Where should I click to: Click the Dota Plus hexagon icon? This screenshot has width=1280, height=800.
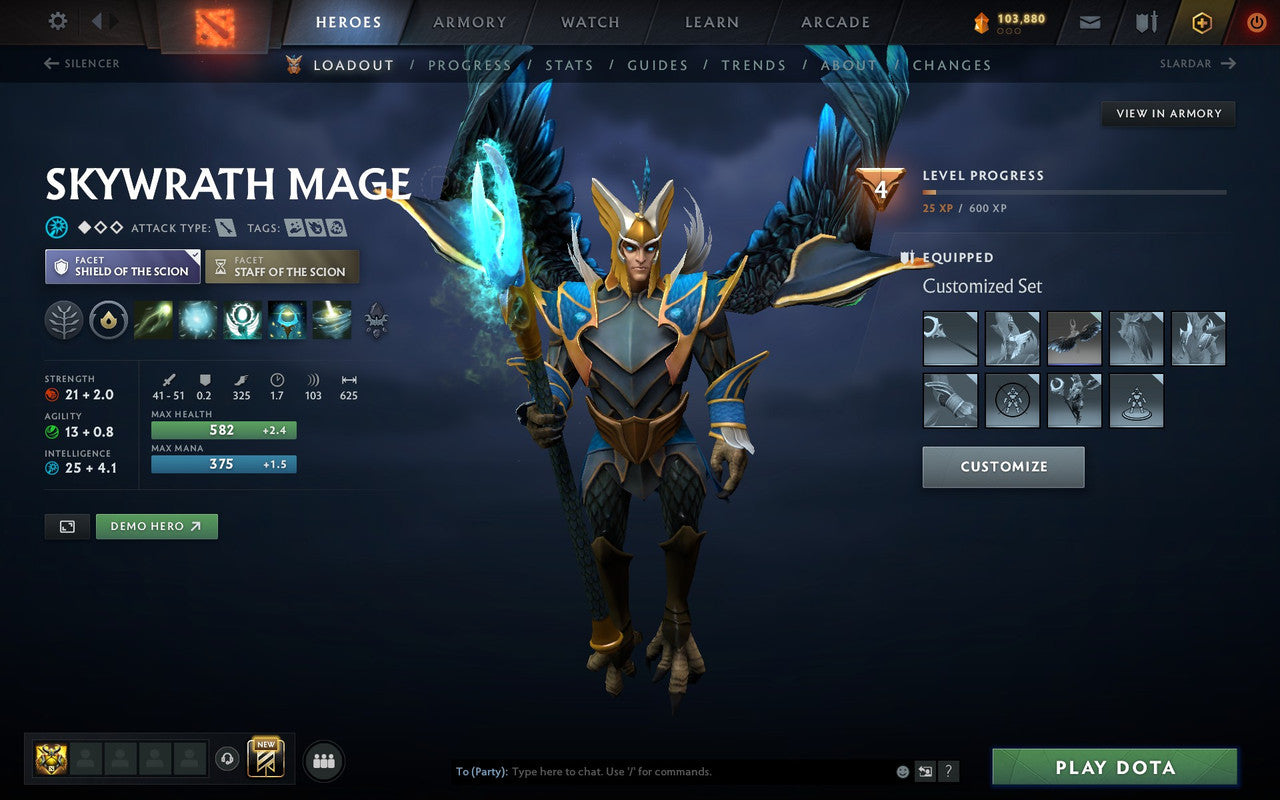1201,21
